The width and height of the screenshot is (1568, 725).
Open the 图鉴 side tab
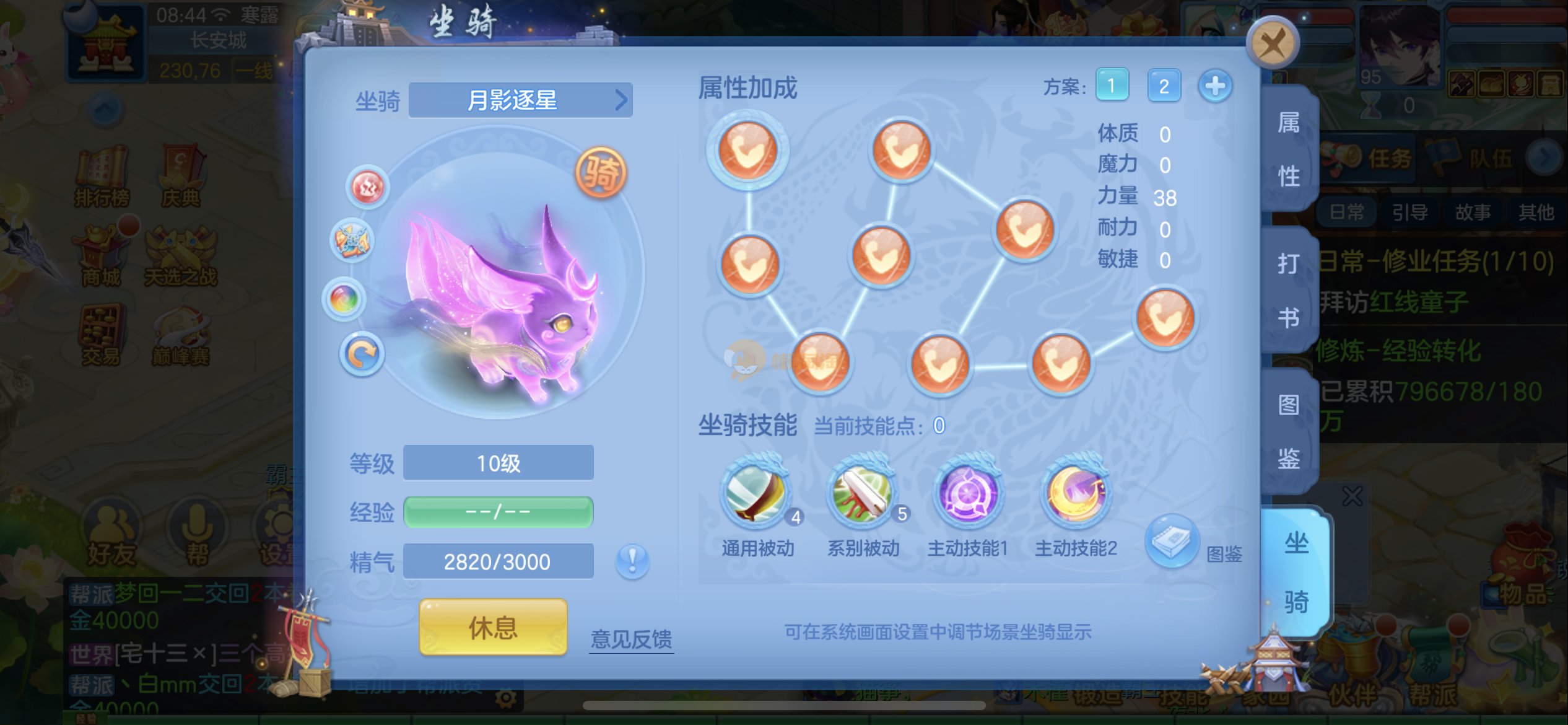click(1289, 432)
